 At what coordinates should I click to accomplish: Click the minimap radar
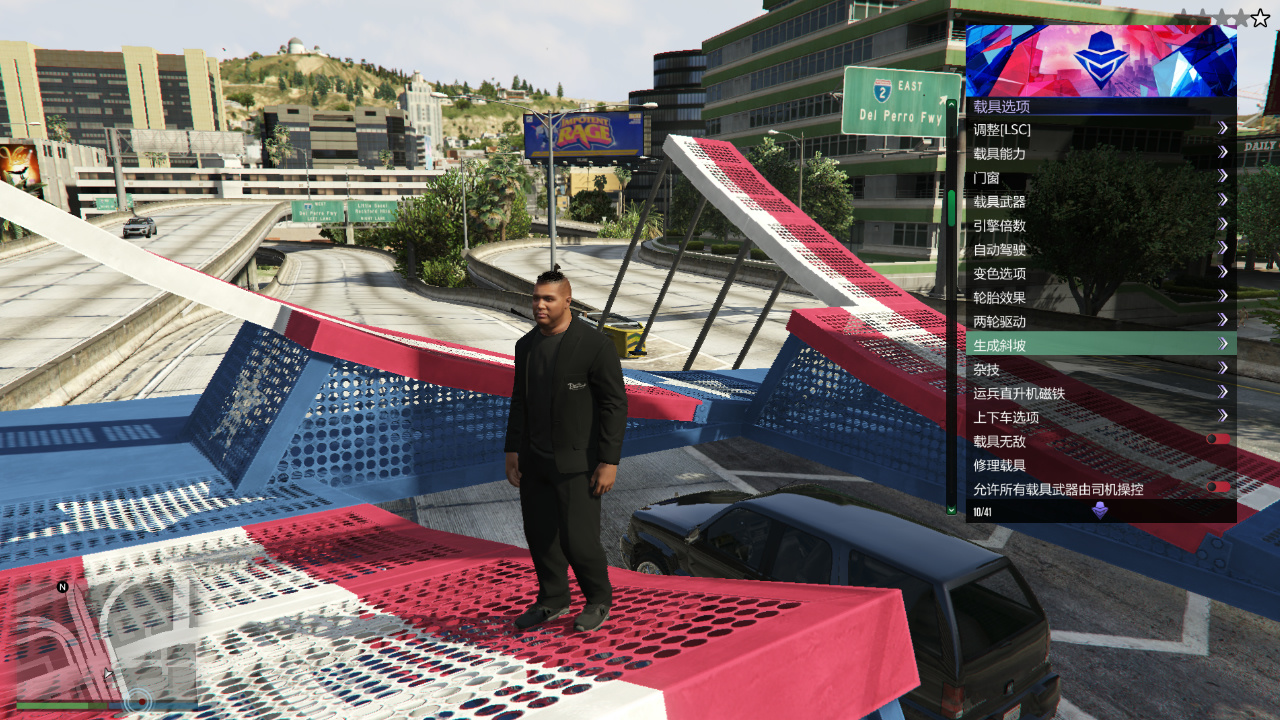tap(105, 640)
